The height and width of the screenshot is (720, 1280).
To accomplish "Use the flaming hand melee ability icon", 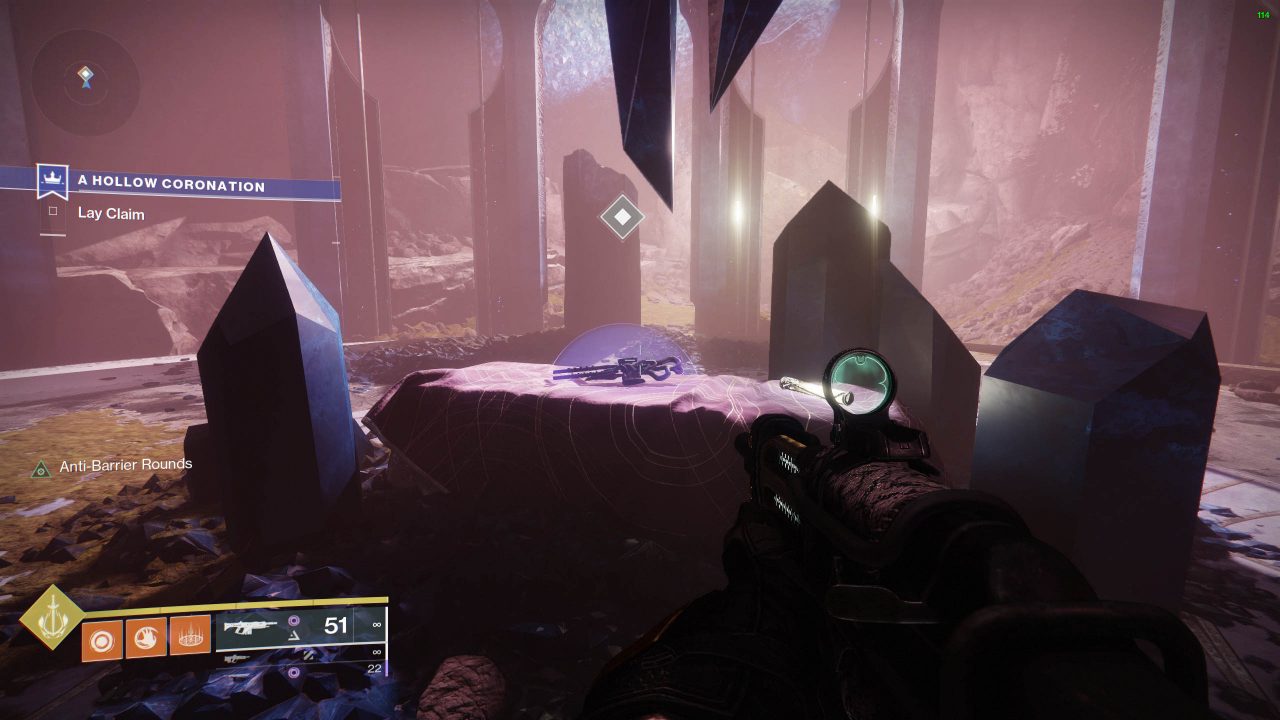I will tap(146, 638).
